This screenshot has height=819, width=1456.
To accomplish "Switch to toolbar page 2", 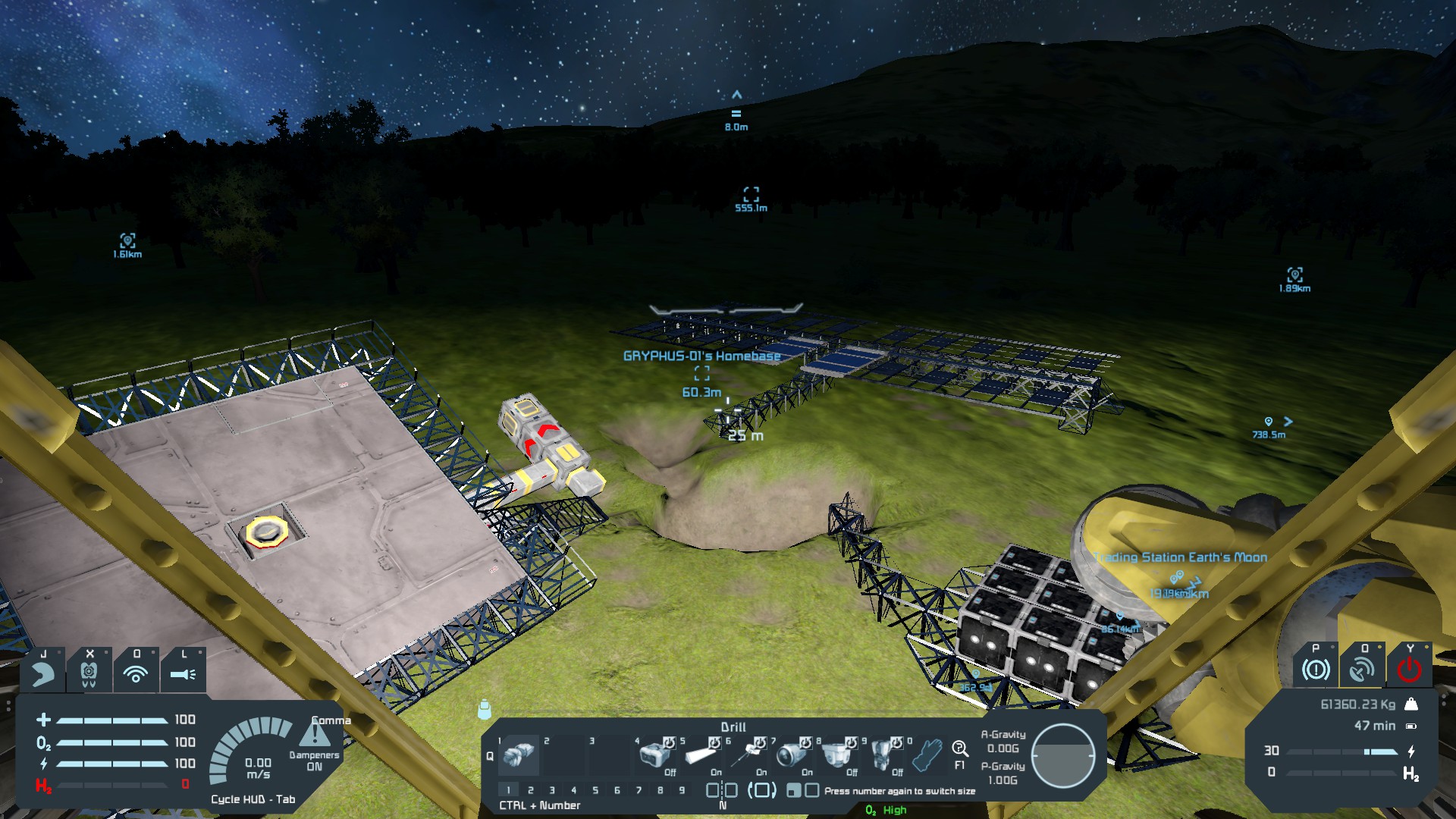I will click(x=531, y=790).
